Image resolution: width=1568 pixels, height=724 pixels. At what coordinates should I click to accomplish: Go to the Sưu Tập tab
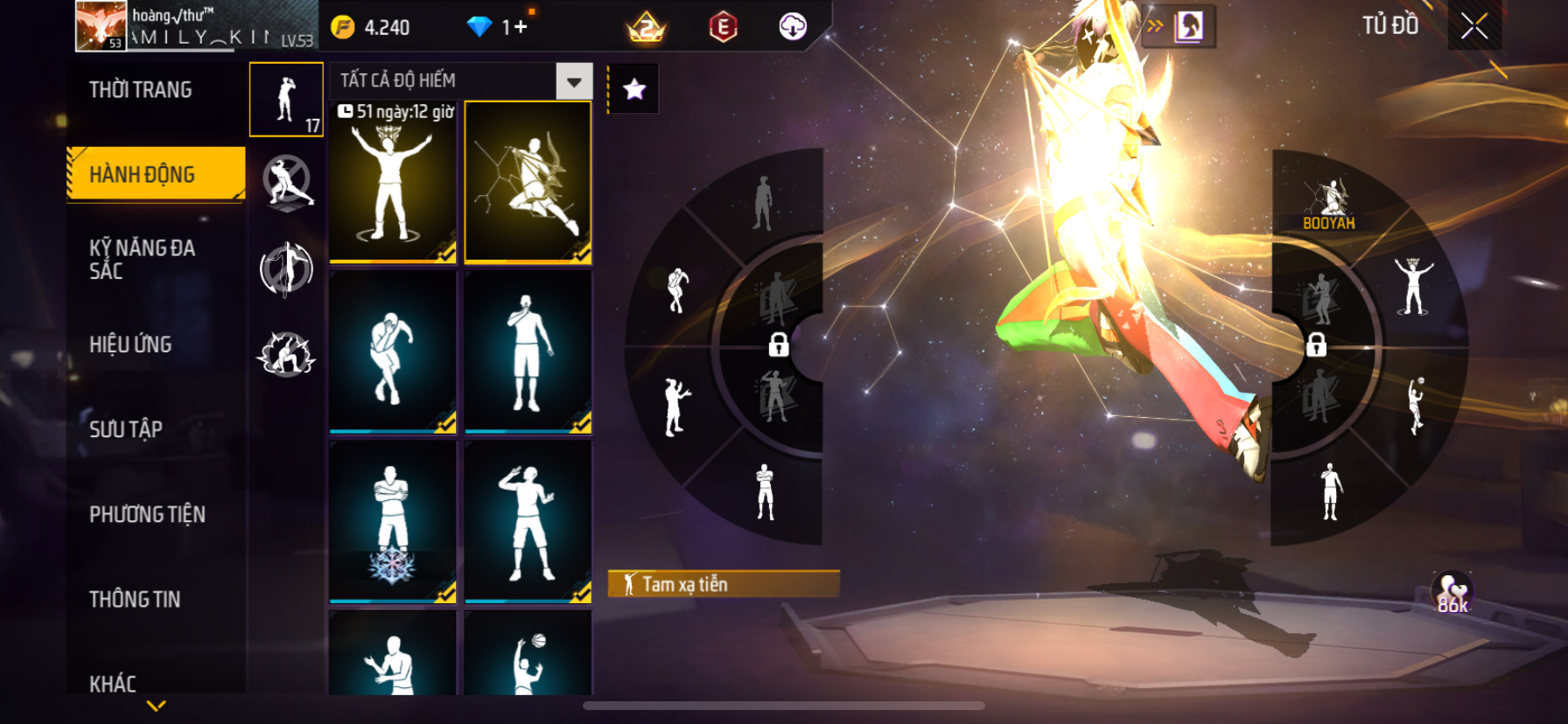[126, 429]
